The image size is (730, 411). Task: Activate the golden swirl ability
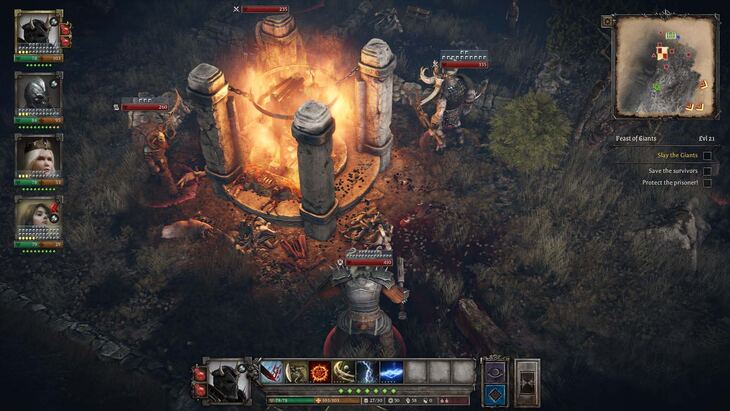[x=344, y=372]
